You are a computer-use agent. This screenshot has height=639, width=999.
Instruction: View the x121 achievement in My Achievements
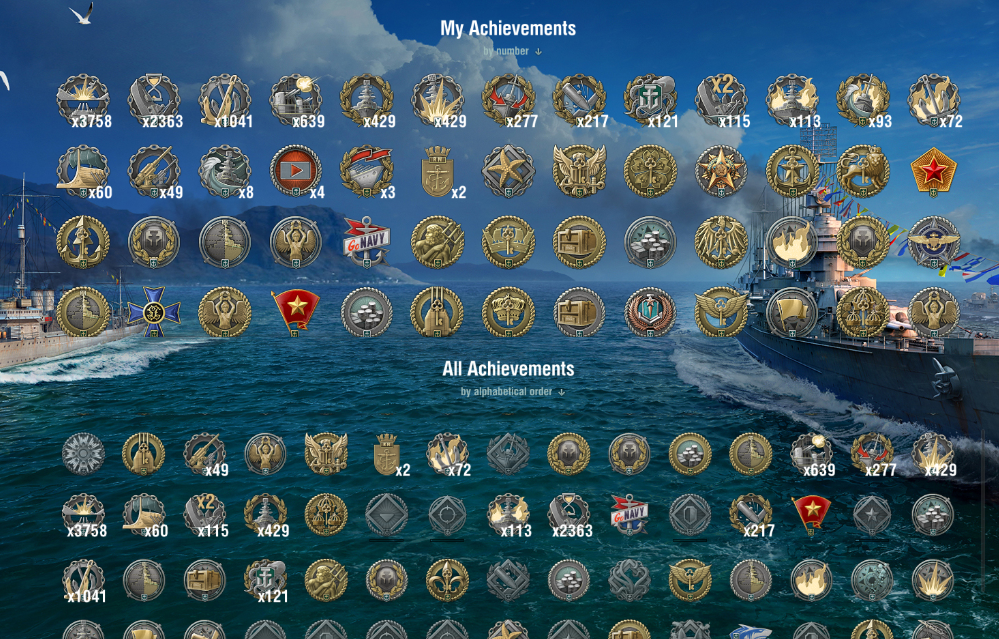click(650, 99)
